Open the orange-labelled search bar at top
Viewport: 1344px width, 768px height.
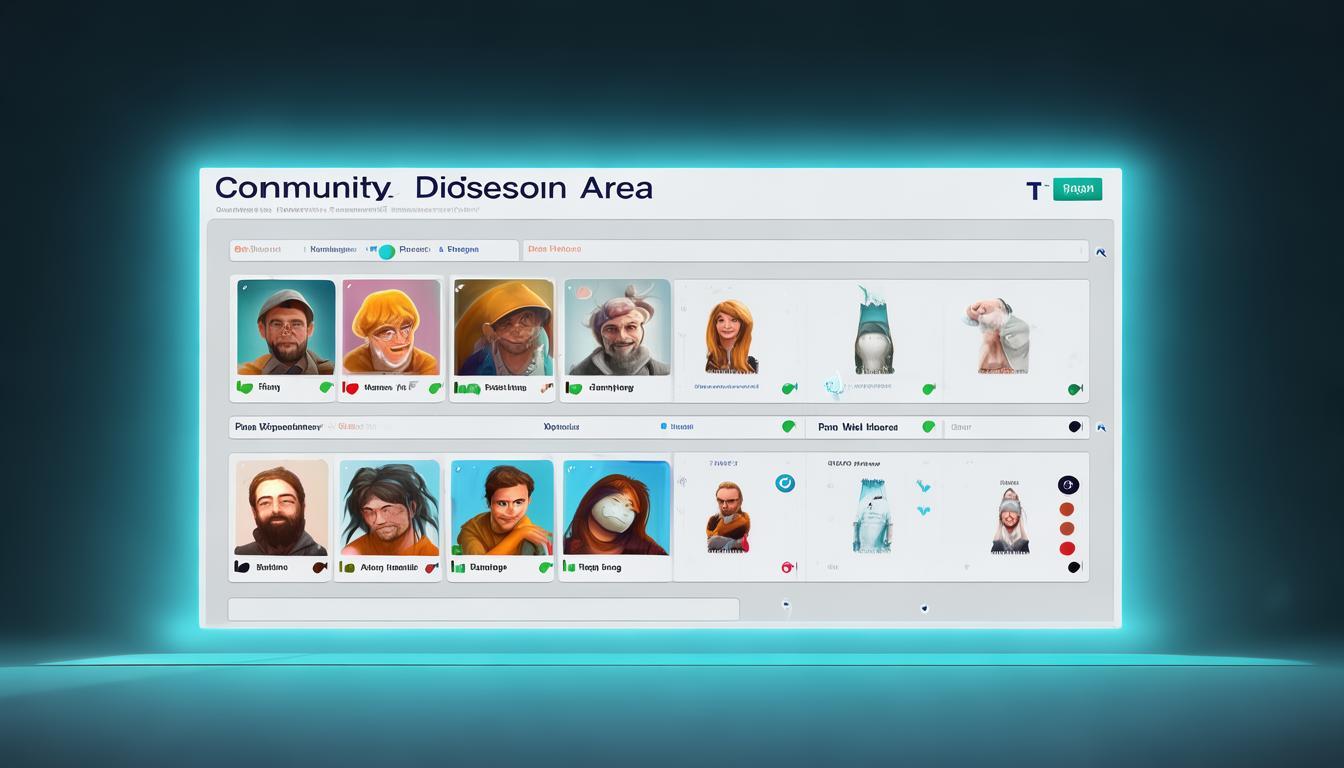point(805,250)
